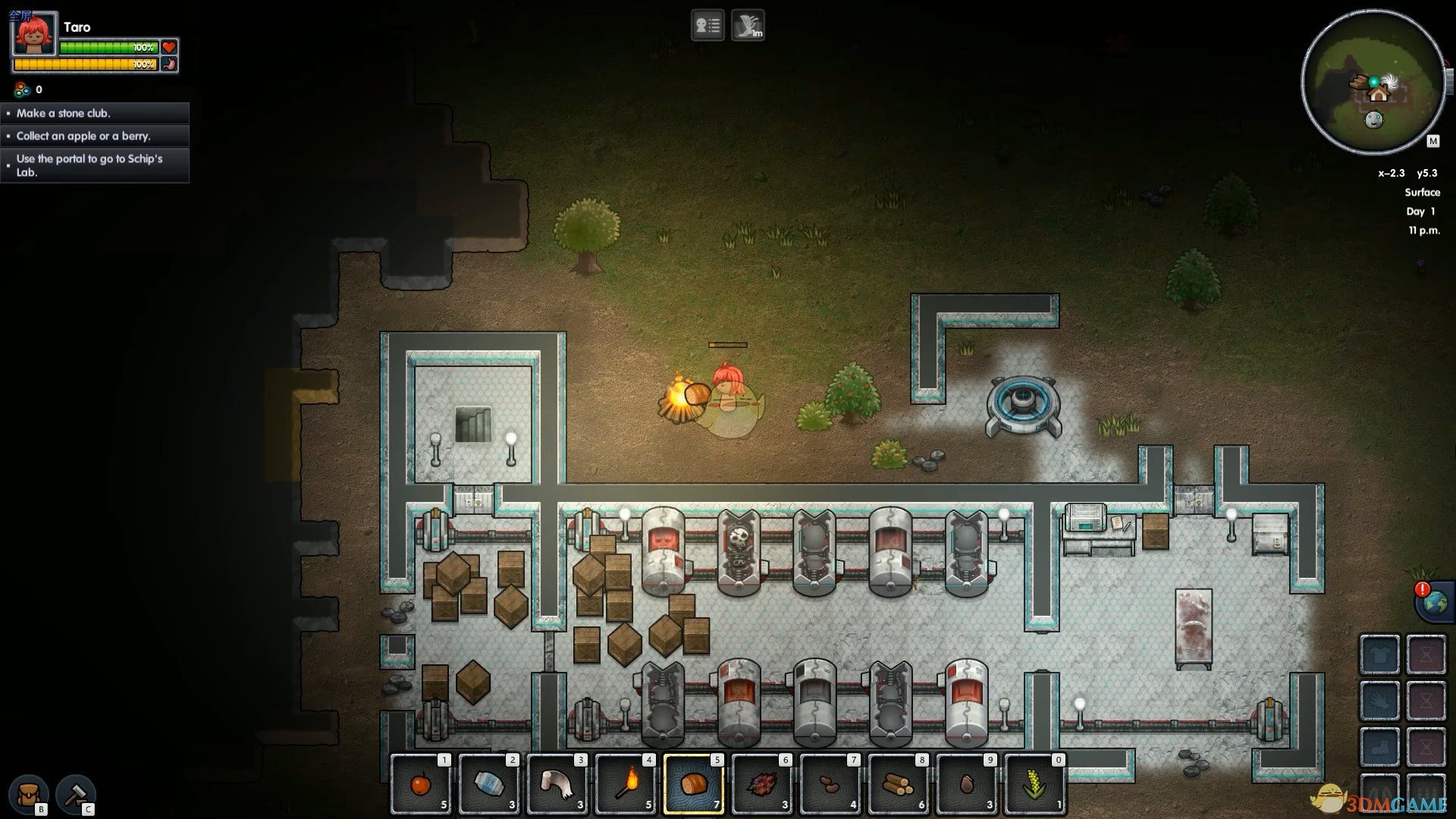Click the Taro character portrait
Viewport: 1456px width, 819px height.
pyautogui.click(x=34, y=34)
